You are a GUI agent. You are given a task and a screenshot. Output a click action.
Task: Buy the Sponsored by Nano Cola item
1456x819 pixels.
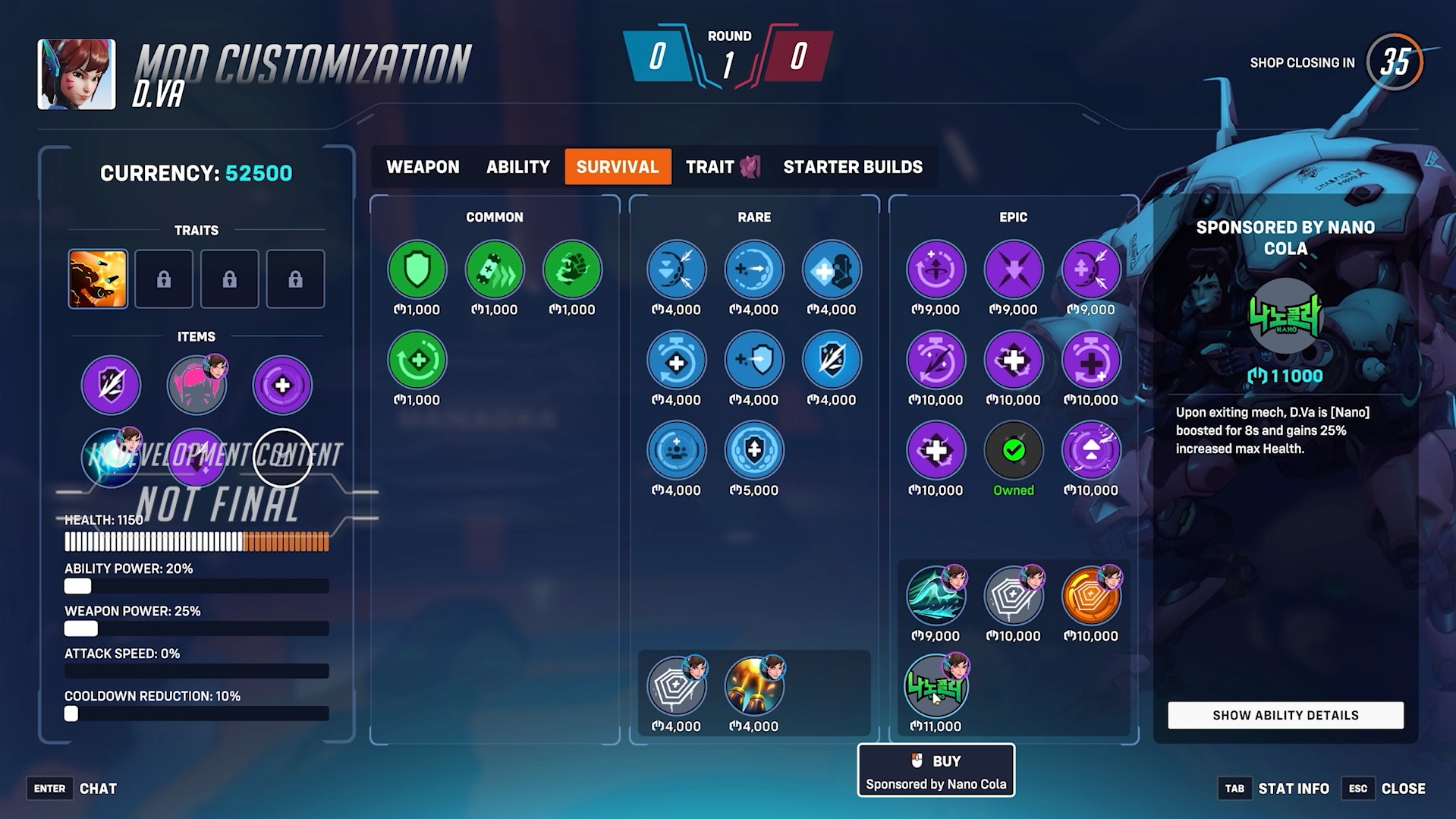pos(936,770)
